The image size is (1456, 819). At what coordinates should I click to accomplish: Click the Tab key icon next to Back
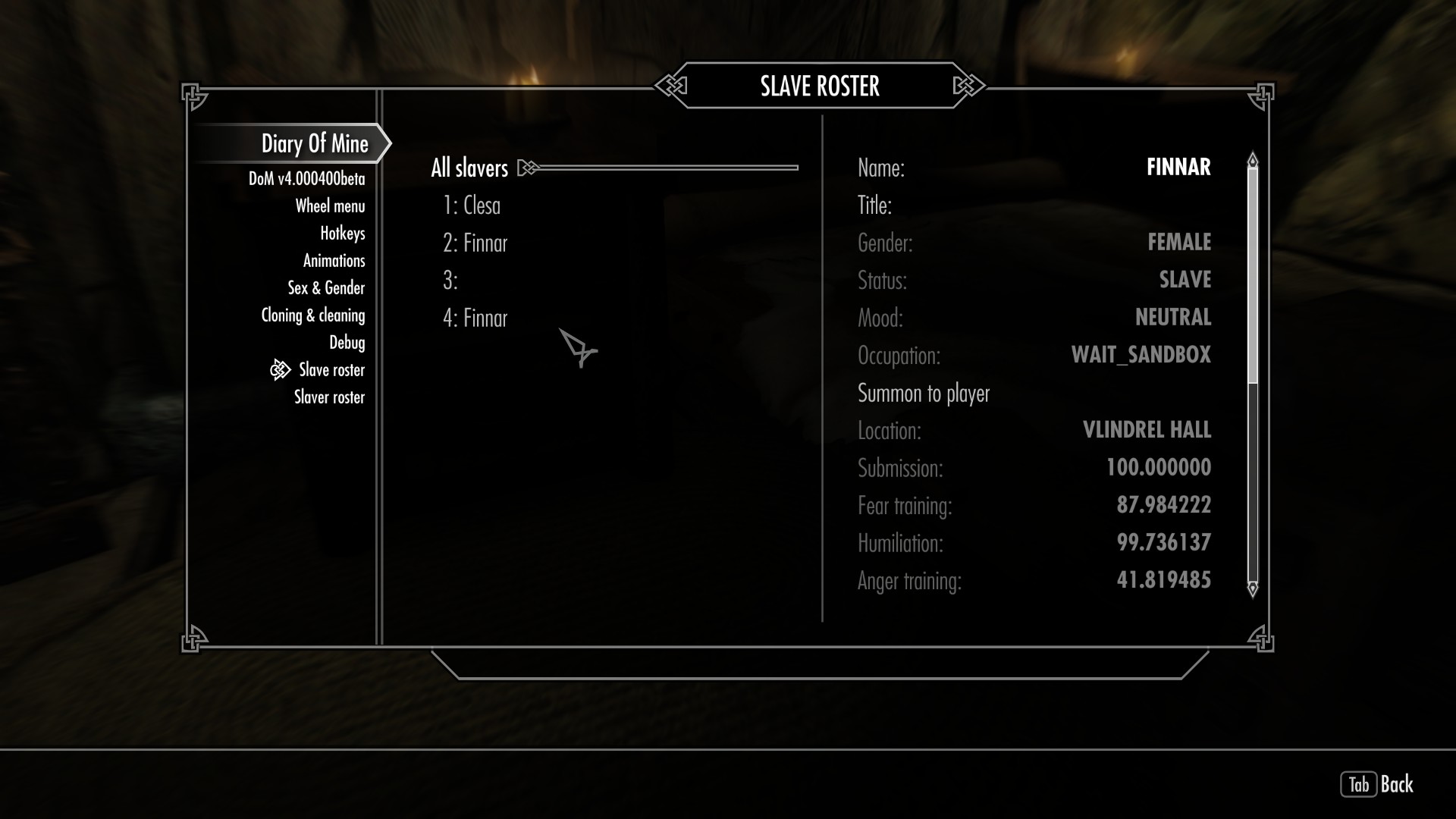[1360, 786]
